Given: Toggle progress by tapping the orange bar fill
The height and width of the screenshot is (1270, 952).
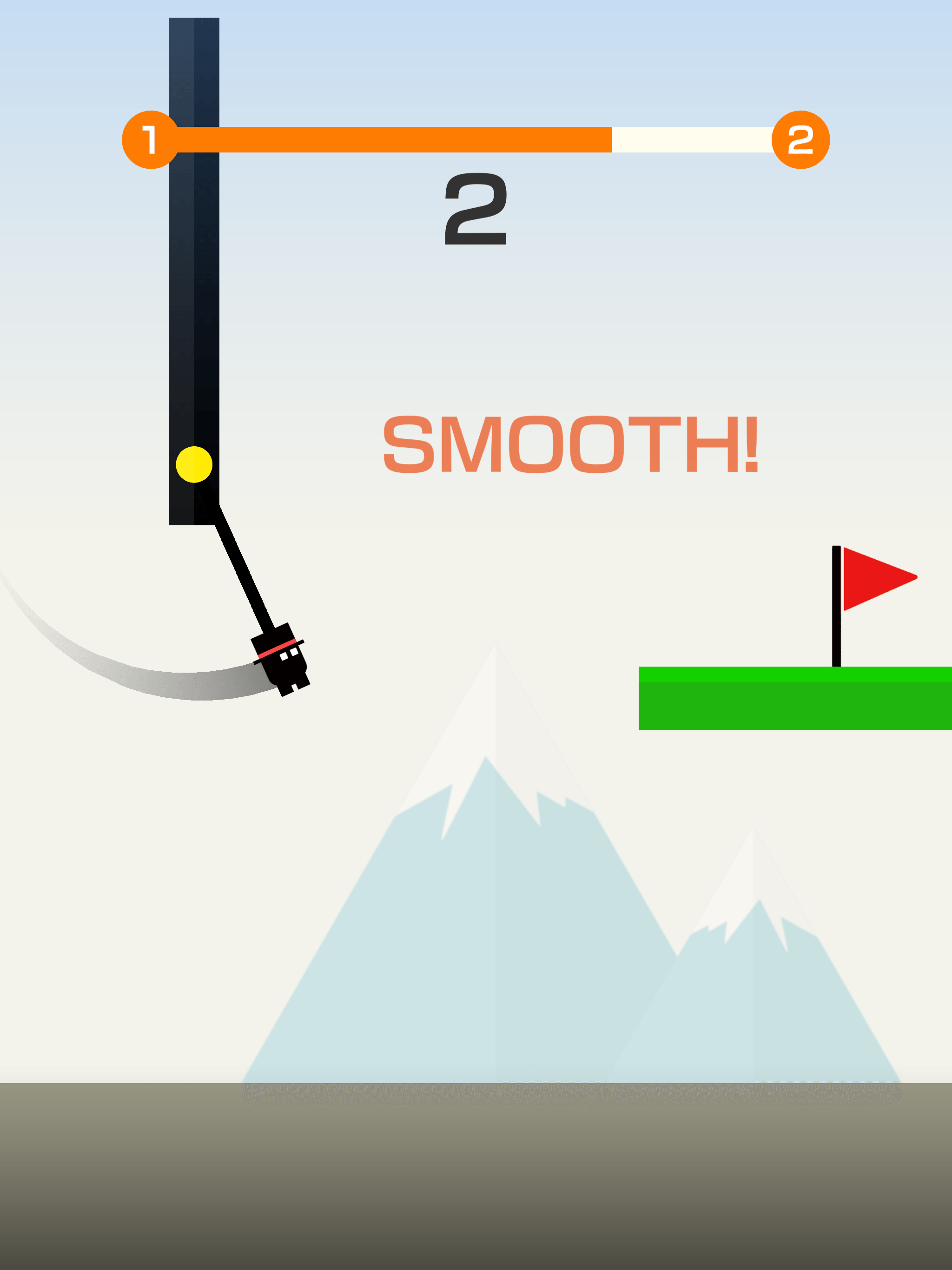Looking at the screenshot, I should tap(373, 138).
